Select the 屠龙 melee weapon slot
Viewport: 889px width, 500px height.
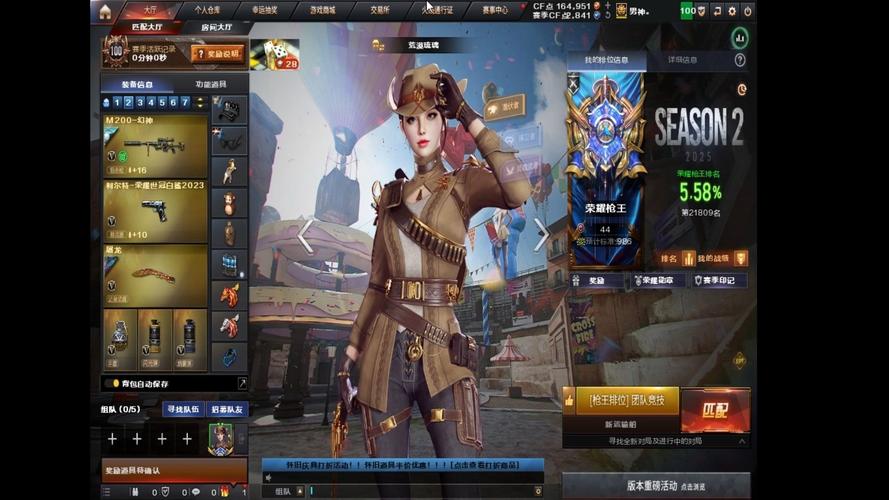click(155, 275)
